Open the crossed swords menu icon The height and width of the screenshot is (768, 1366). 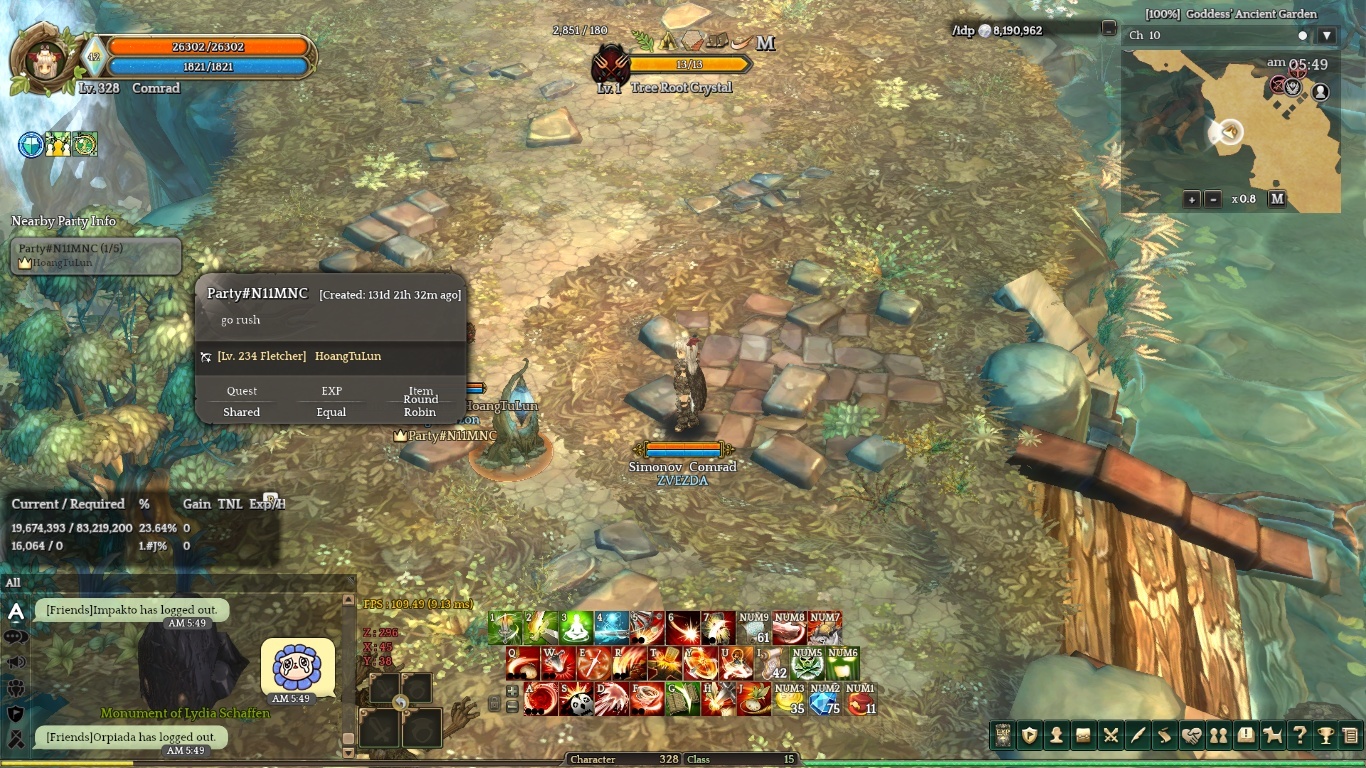point(1110,736)
